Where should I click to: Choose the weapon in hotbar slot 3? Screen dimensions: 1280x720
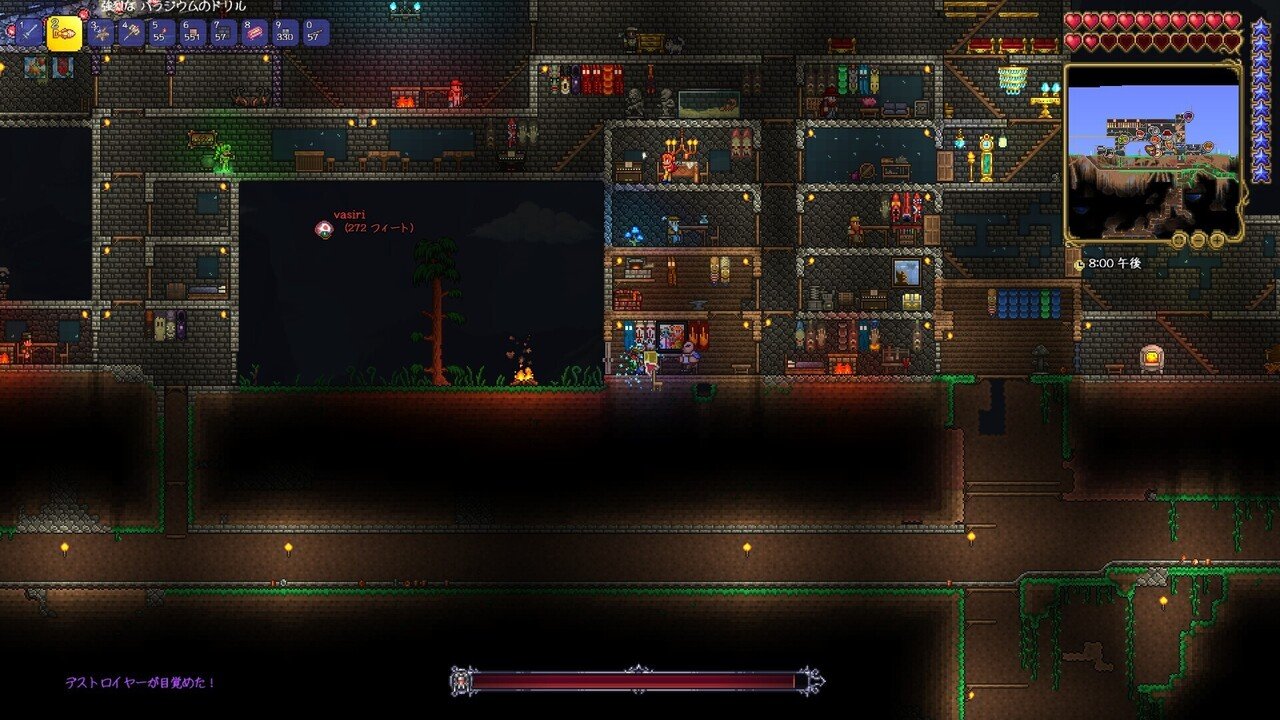click(99, 33)
